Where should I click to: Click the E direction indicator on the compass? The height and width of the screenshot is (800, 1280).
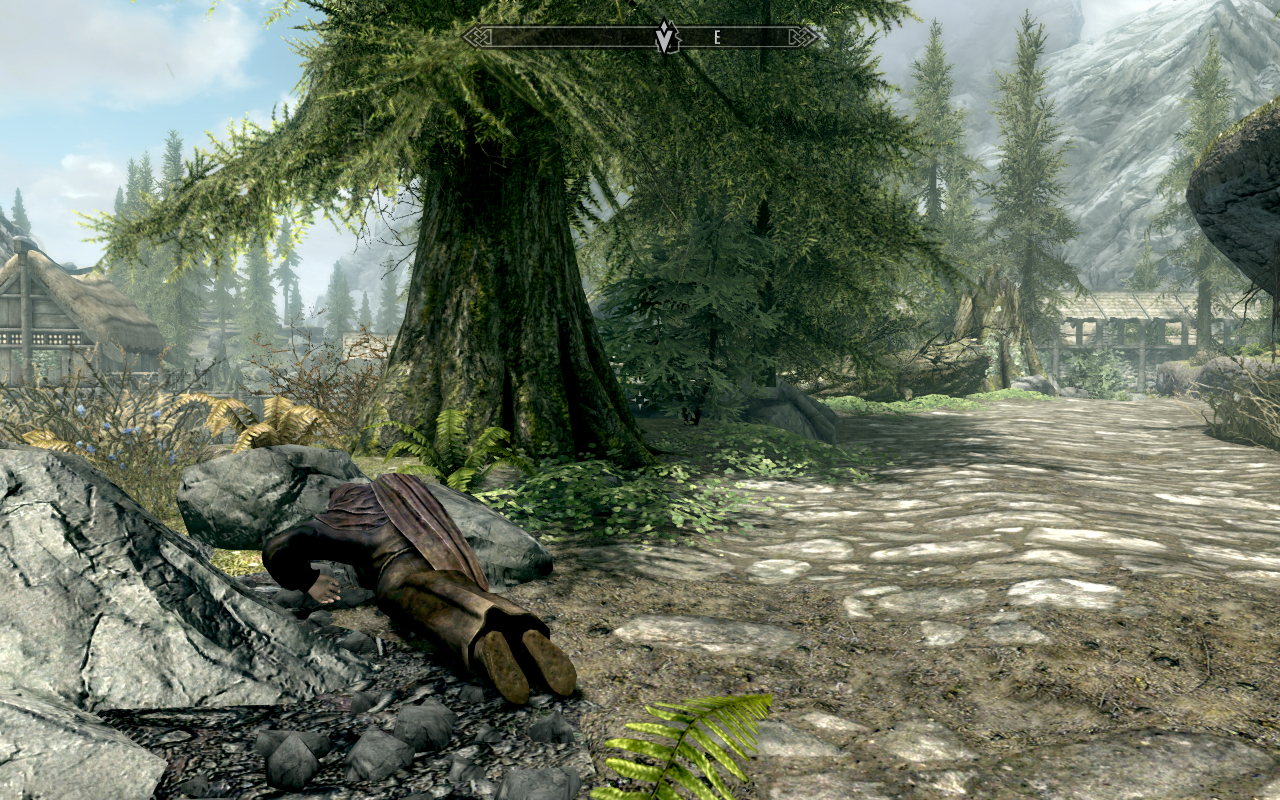click(x=716, y=37)
